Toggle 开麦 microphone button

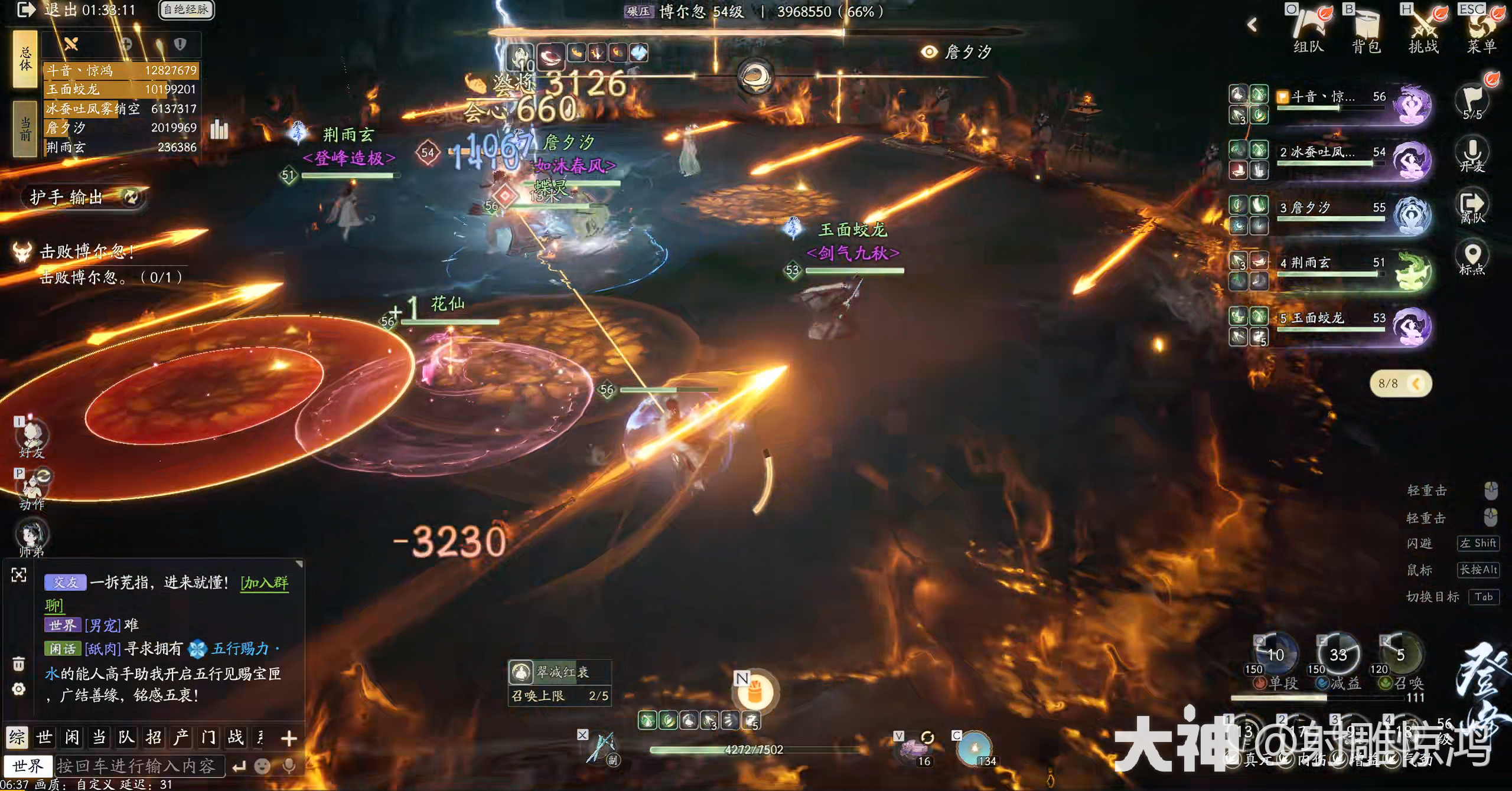[x=1472, y=155]
